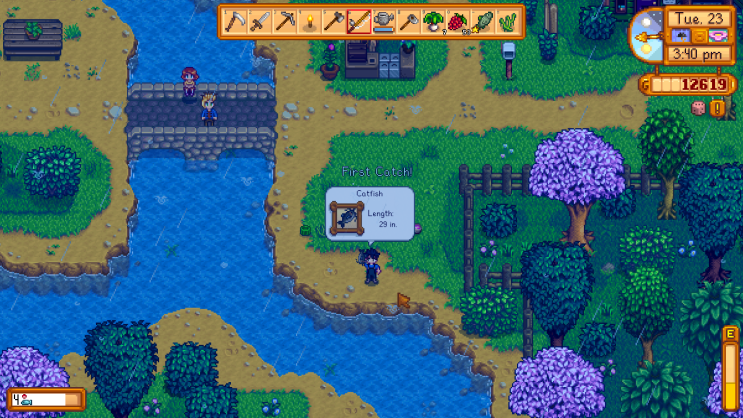
Task: Equip the sword from the hotbar
Action: click(260, 21)
